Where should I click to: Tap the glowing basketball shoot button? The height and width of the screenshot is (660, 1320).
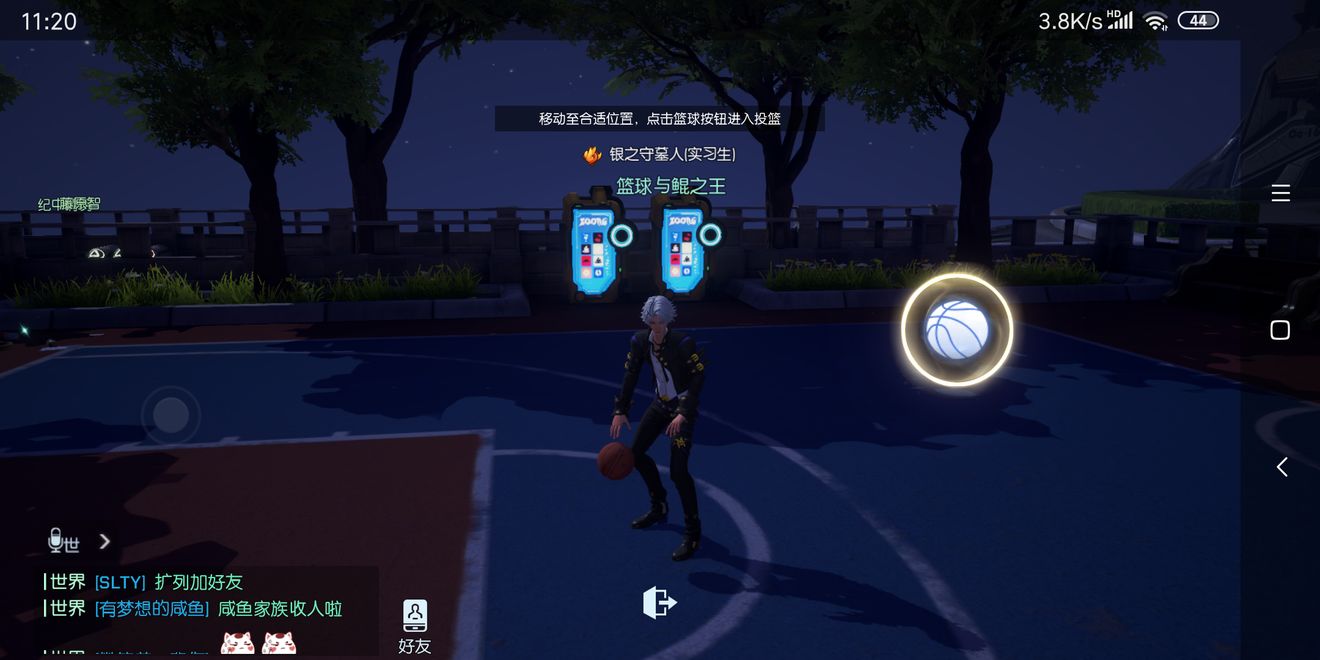957,330
